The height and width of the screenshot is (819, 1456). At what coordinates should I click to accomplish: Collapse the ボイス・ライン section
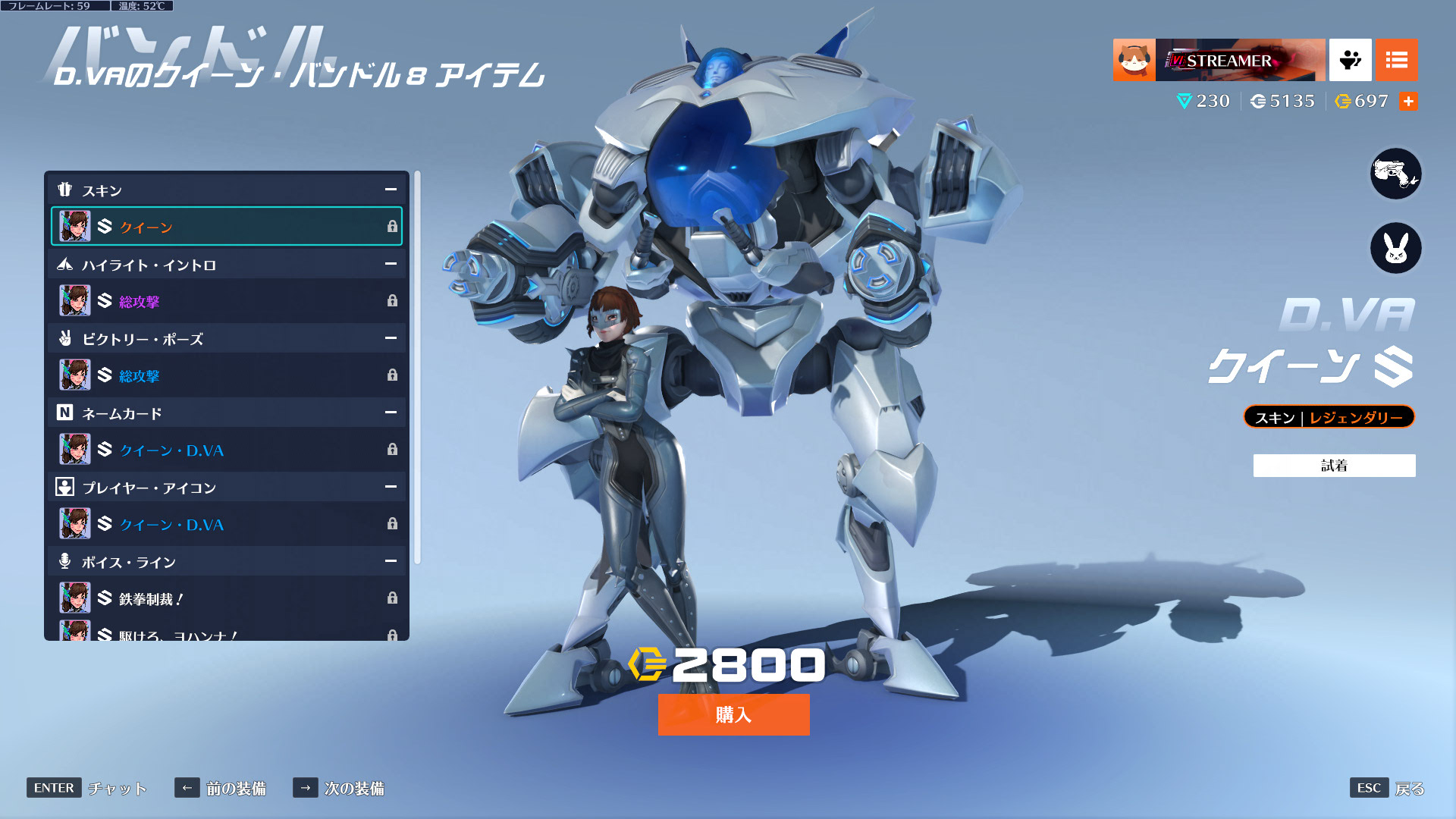pos(391,561)
